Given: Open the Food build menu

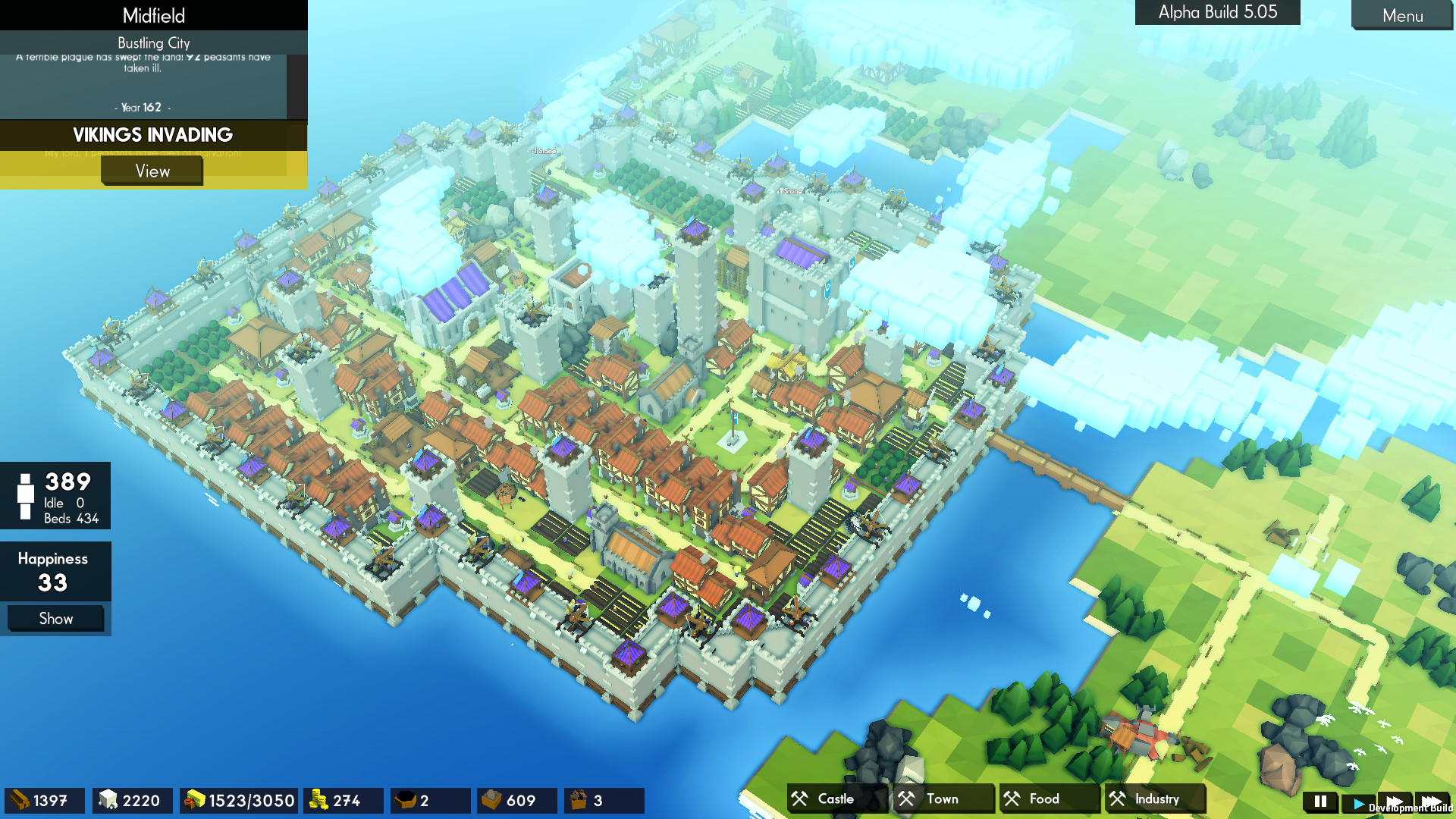Looking at the screenshot, I should [x=1047, y=799].
